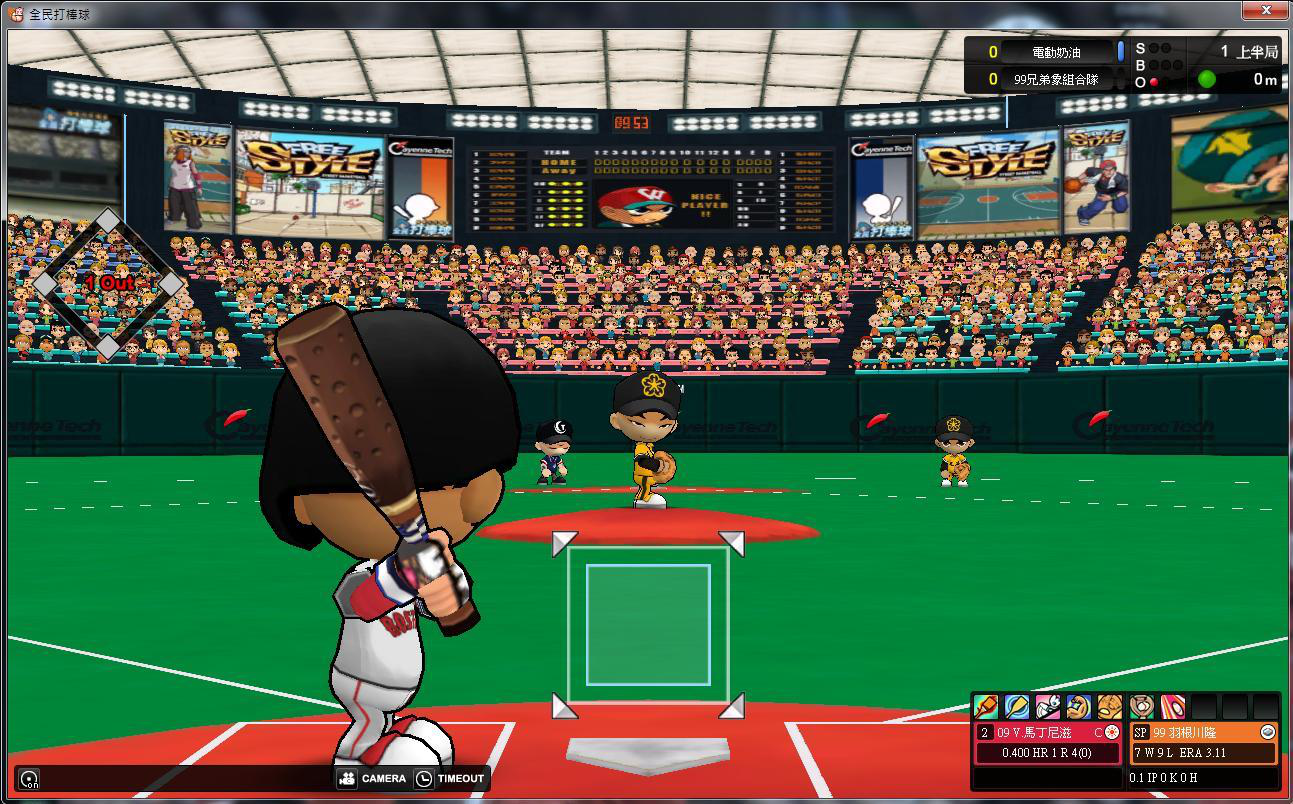This screenshot has height=804, width=1293.
Task: Select the pink running shoe skill icon
Action: [x=1047, y=706]
